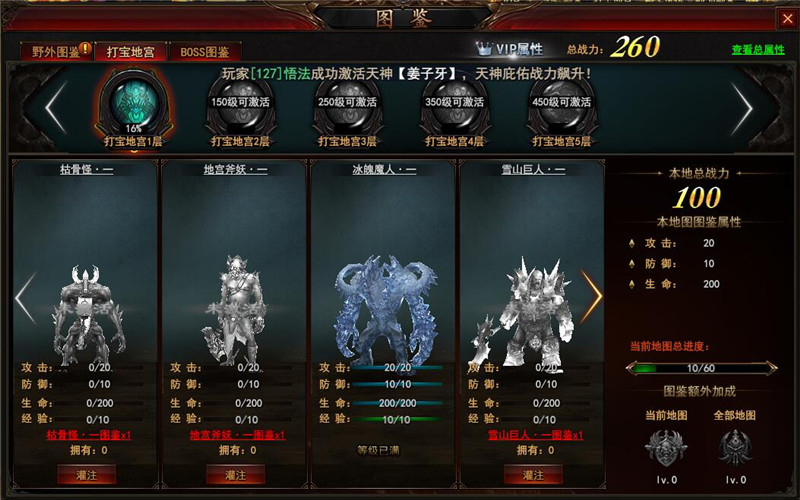
Task: Click 灌注 under the 地宫斧妖 card
Action: point(236,474)
